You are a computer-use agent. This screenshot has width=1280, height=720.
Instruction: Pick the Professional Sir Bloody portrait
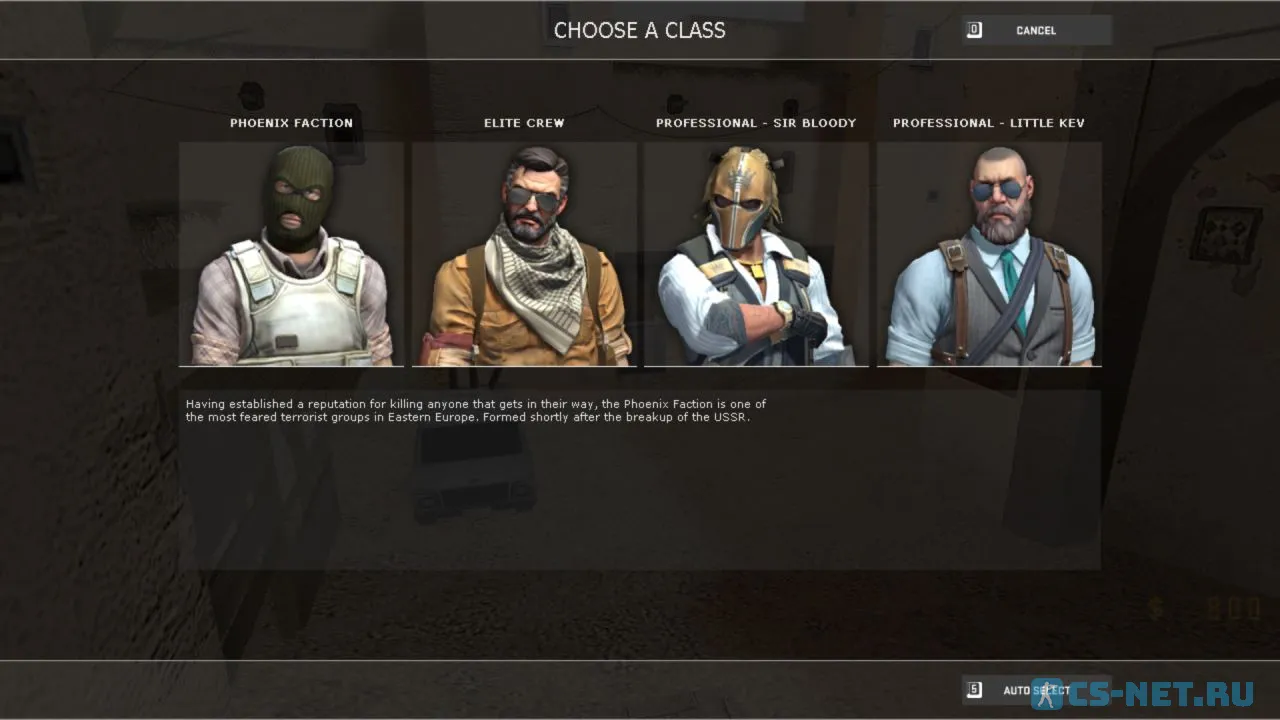pyautogui.click(x=756, y=254)
